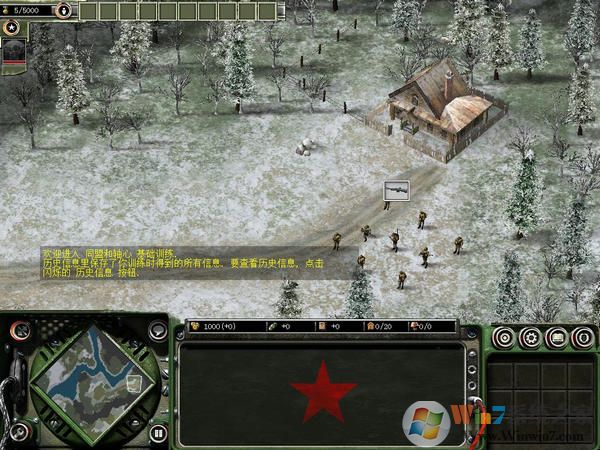Image resolution: width=600 pixels, height=450 pixels.
Task: Click the round button beside the 5/5000 counter
Action: [64, 10]
